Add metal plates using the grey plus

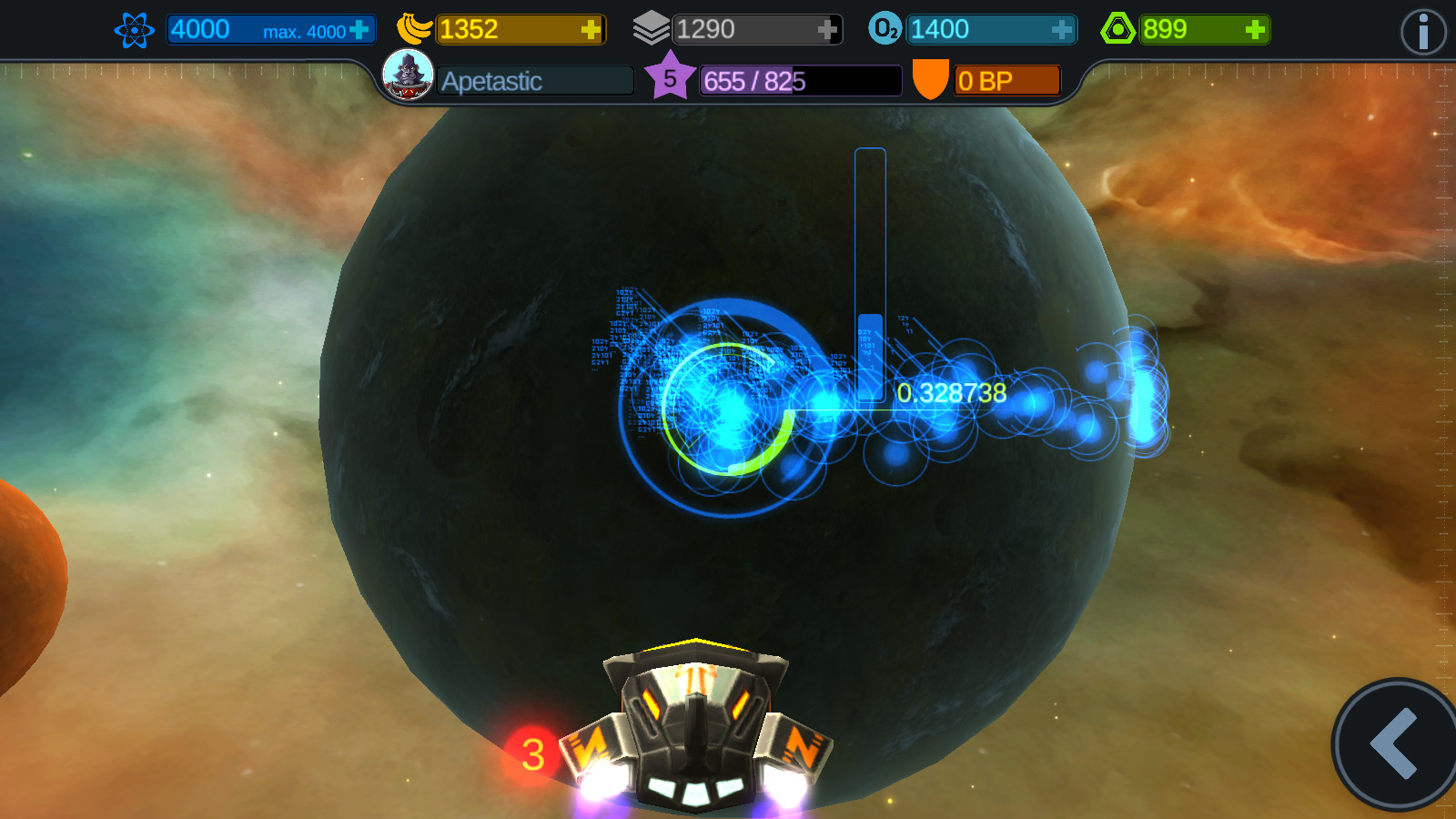(826, 30)
